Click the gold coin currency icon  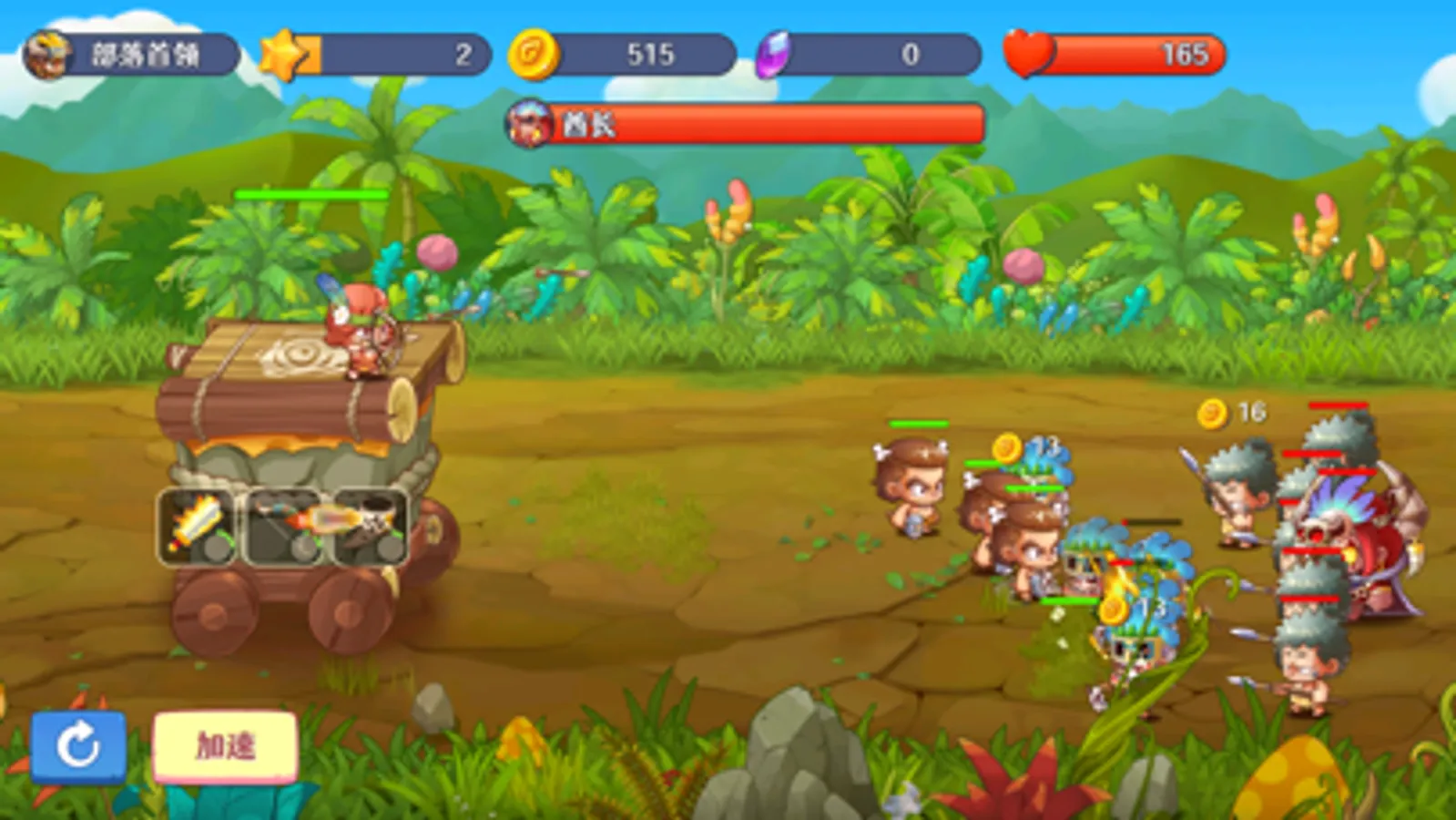[529, 56]
